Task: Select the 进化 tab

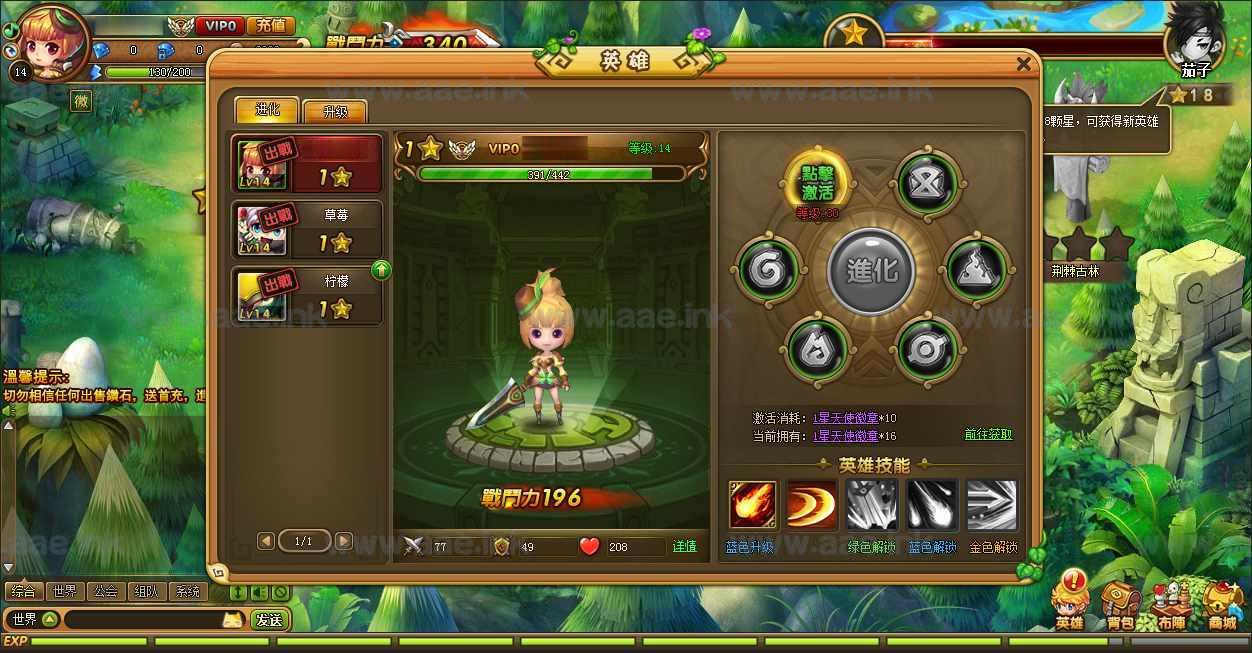Action: [266, 110]
